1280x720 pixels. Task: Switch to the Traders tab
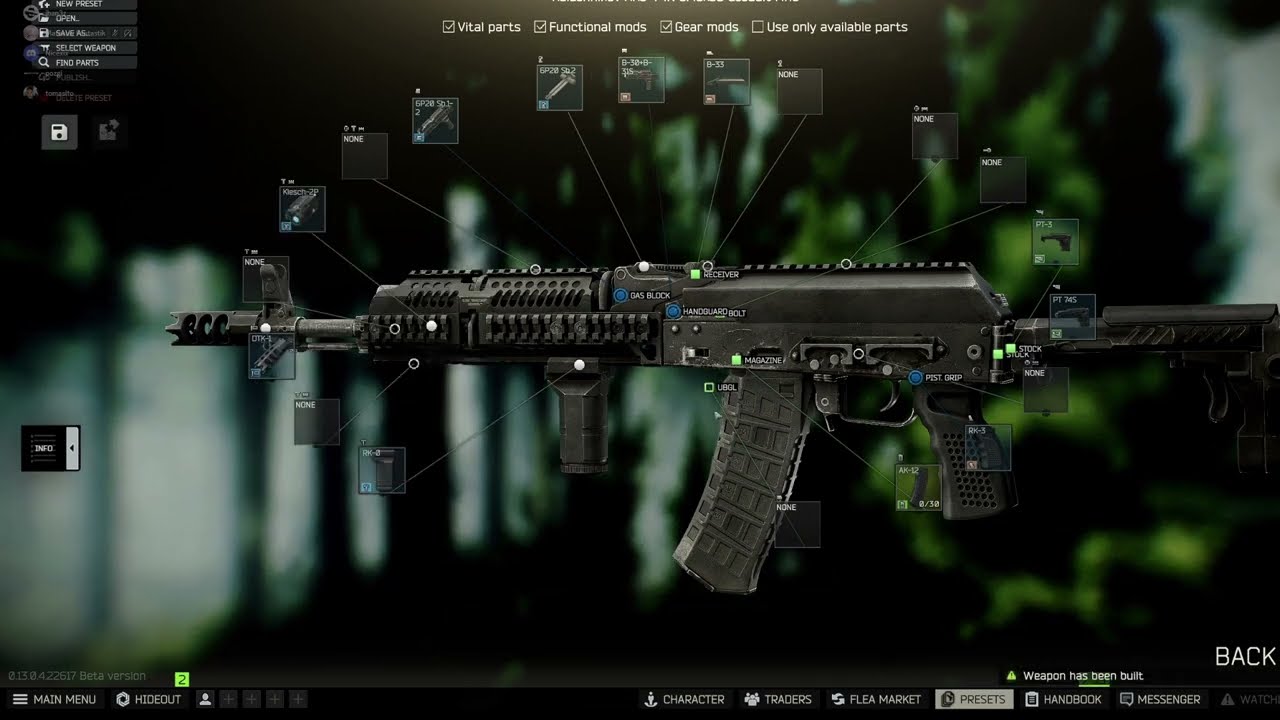778,699
